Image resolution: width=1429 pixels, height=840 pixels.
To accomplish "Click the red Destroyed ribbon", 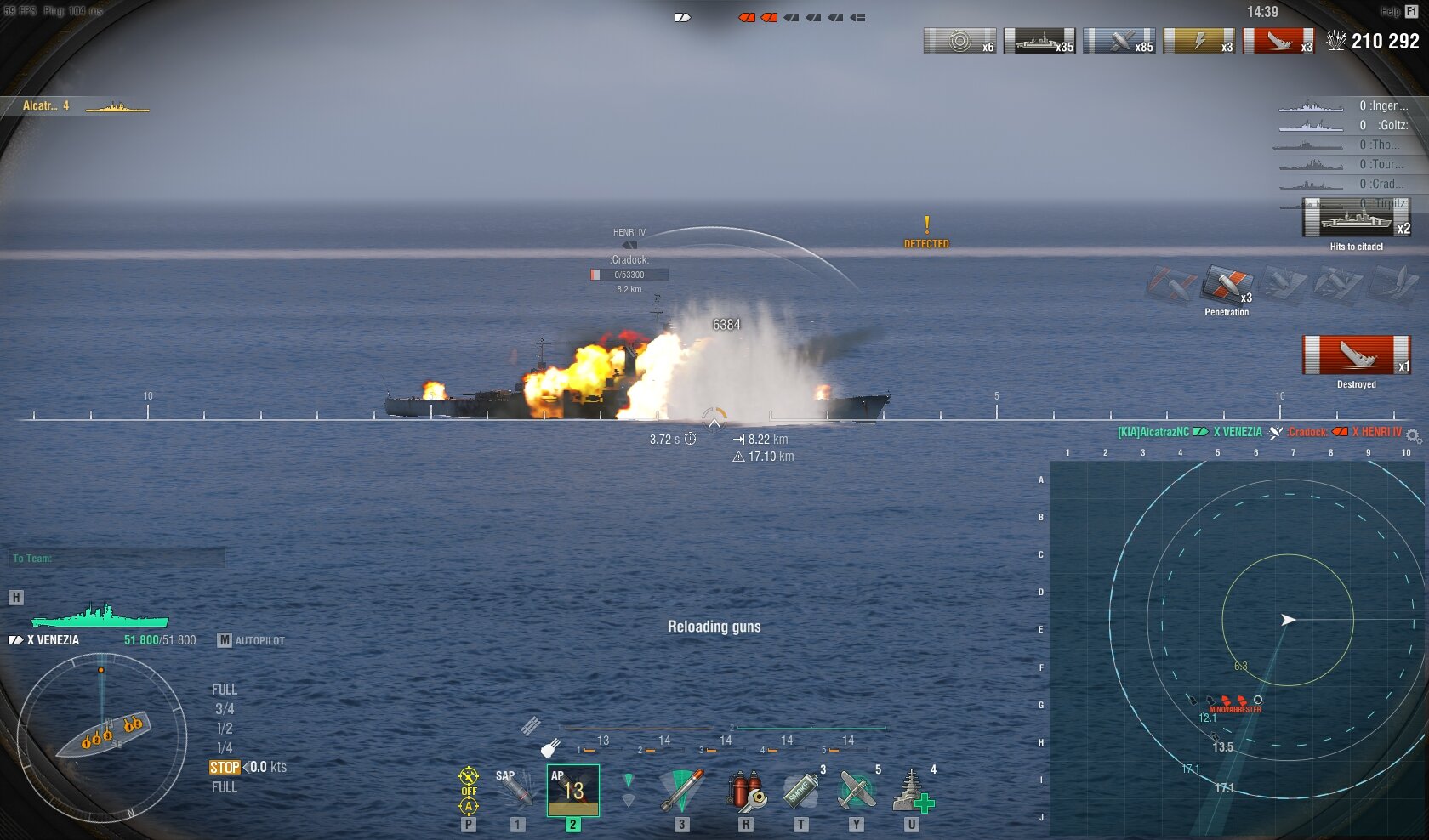I will pos(1356,355).
